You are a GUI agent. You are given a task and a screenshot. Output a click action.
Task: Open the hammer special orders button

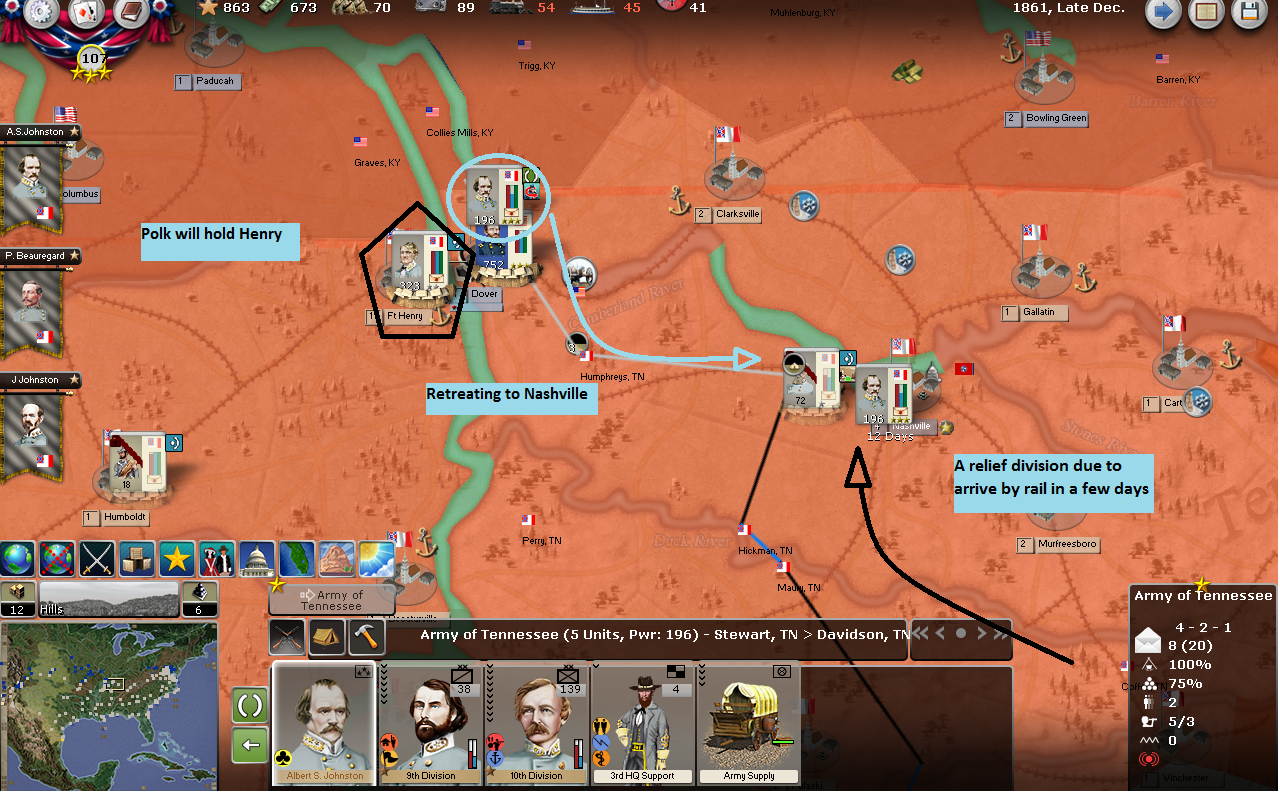click(368, 636)
